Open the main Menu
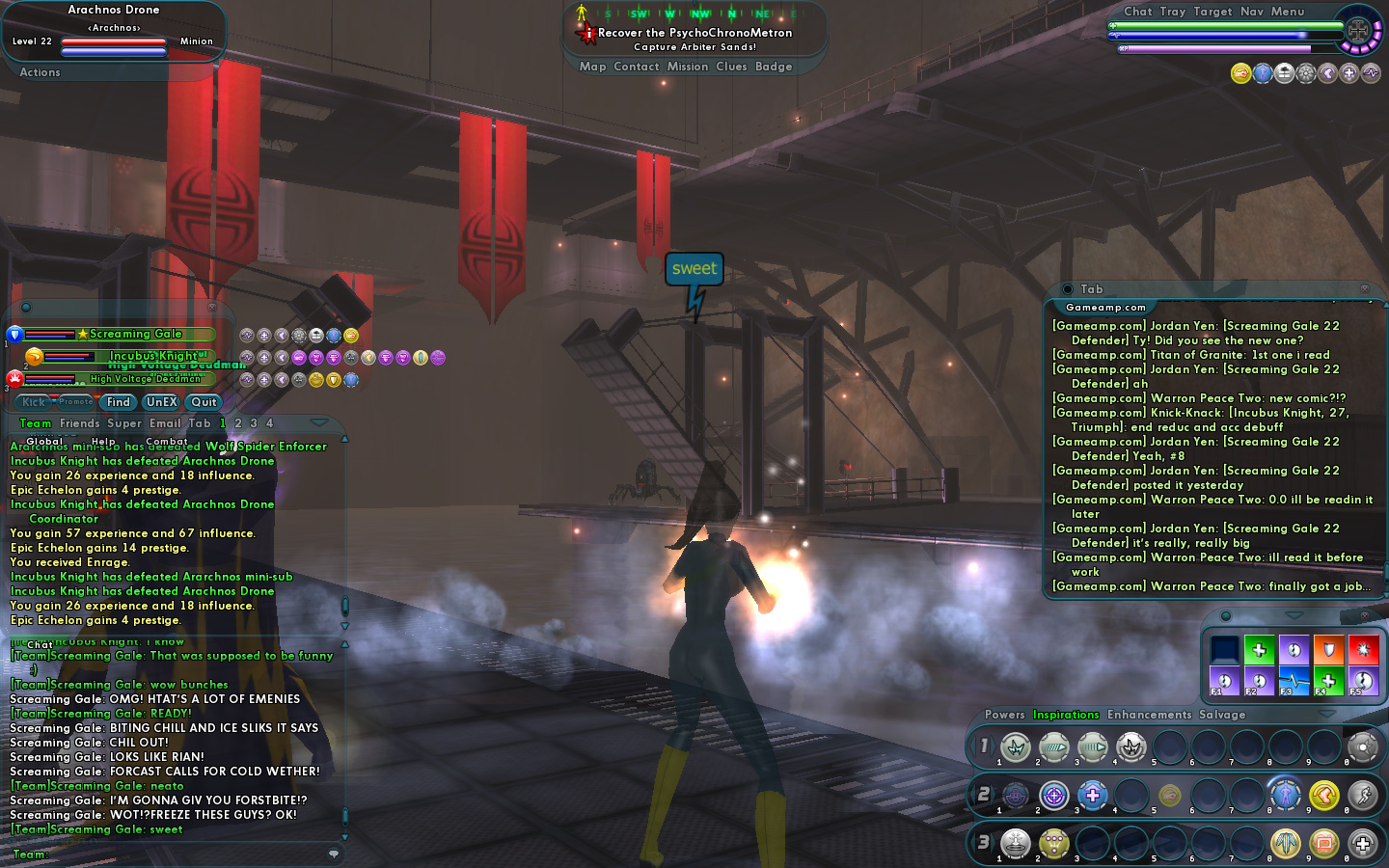The width and height of the screenshot is (1389, 868). pos(1288,12)
